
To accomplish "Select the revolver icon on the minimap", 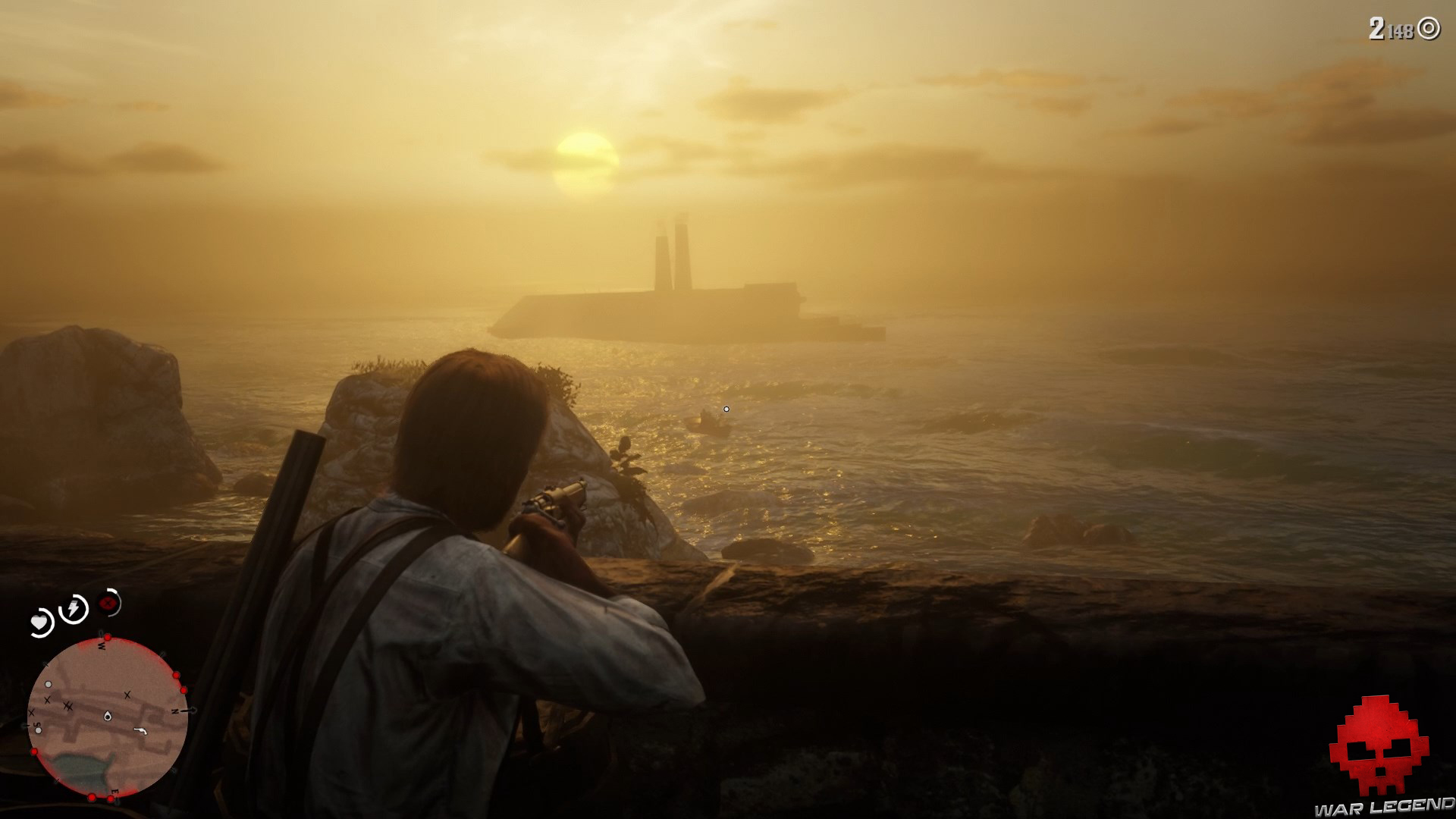I will [140, 731].
